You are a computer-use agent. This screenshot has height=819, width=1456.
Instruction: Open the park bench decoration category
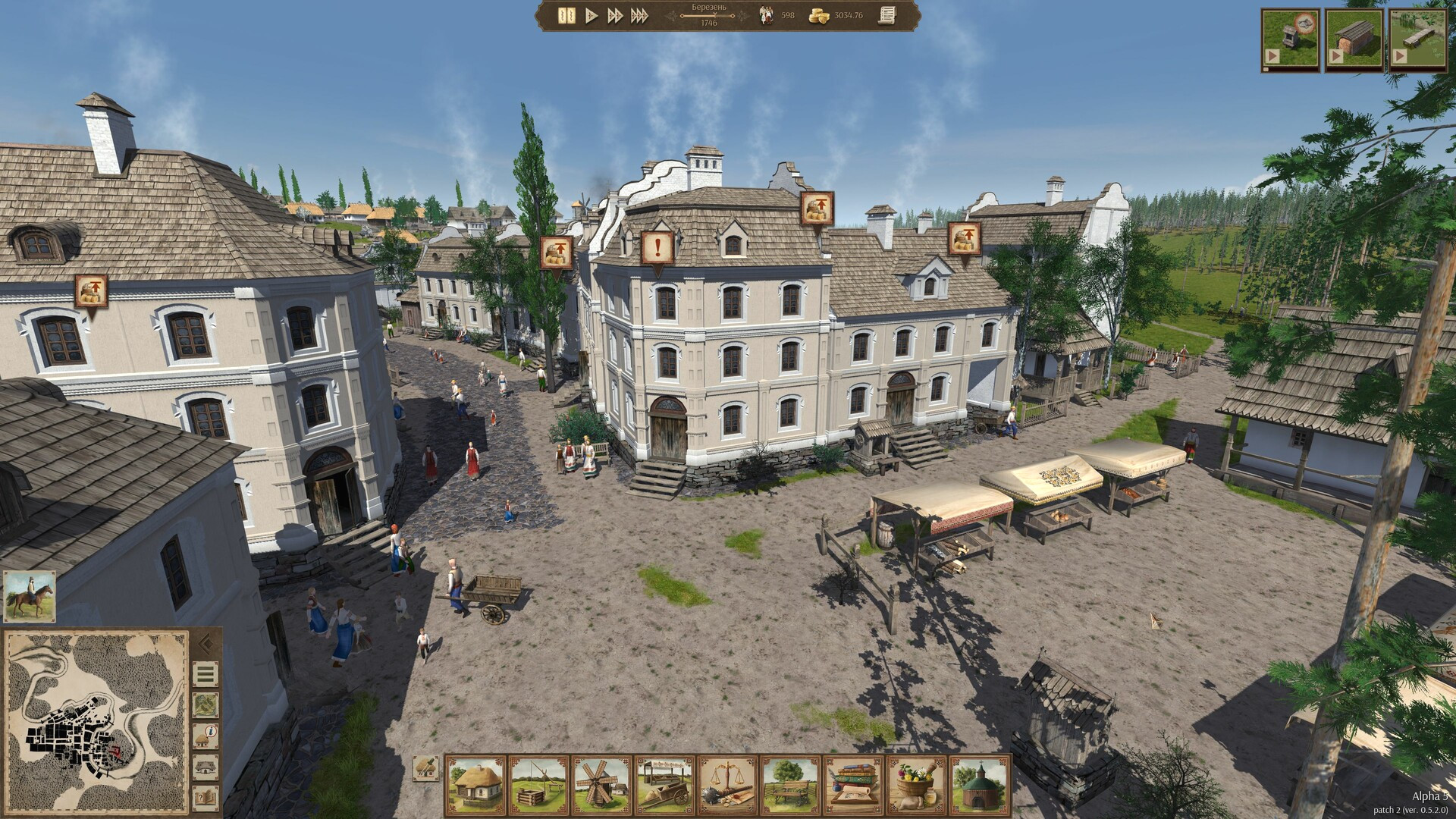point(790,784)
